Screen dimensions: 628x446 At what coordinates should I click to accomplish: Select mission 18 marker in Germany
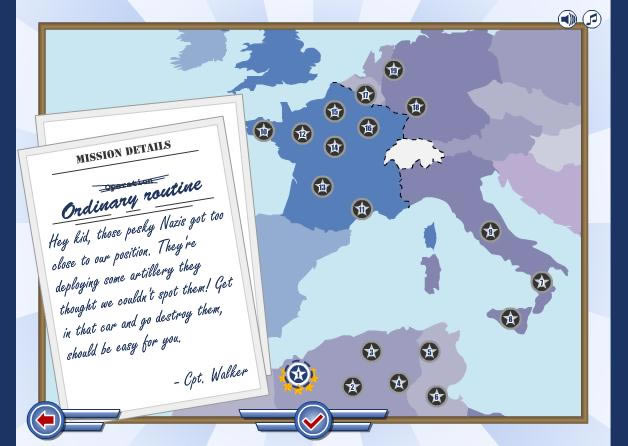pos(416,107)
